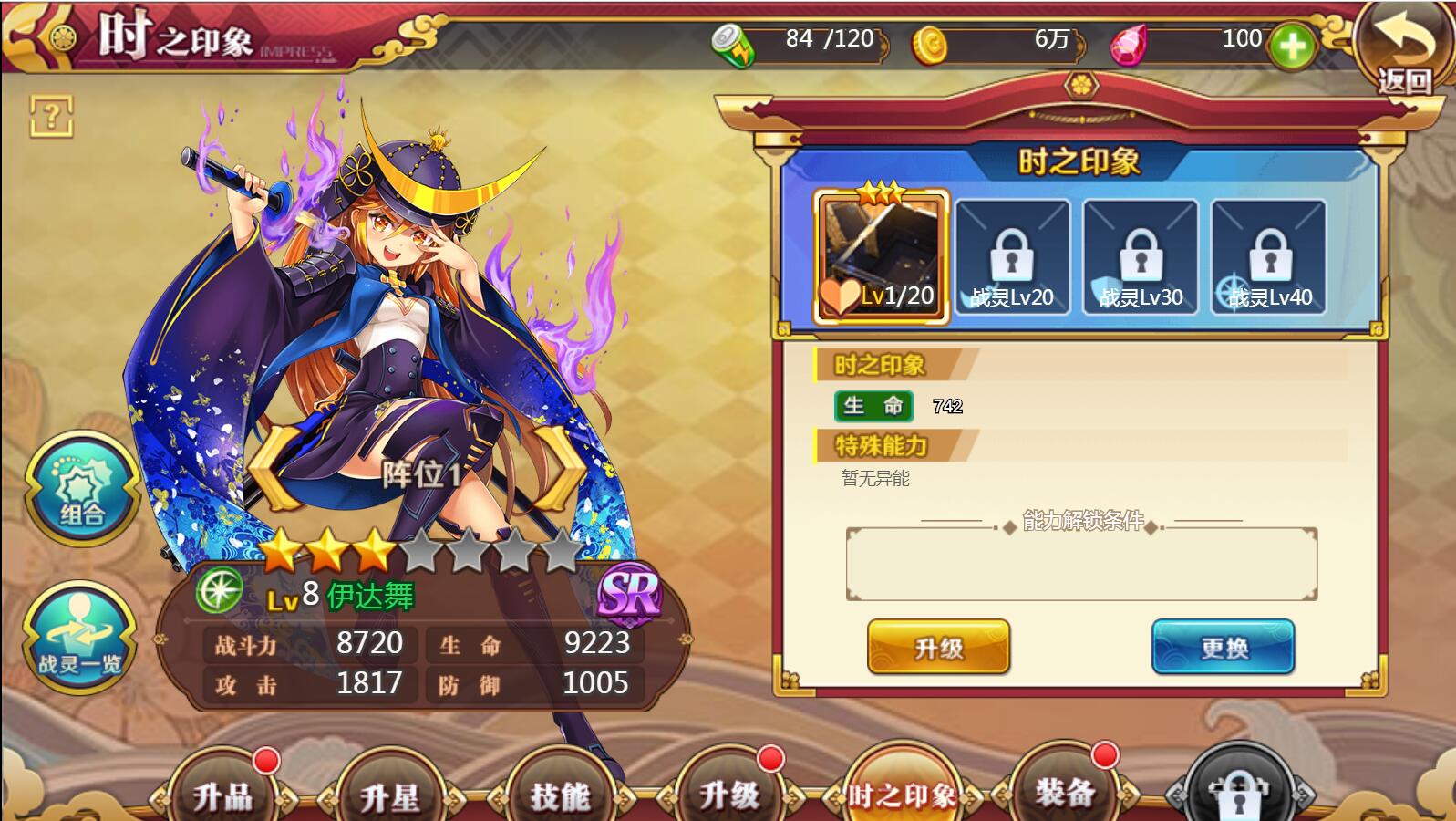Open the 装备 equipment tab
The width and height of the screenshot is (1456, 821).
pos(1065,790)
